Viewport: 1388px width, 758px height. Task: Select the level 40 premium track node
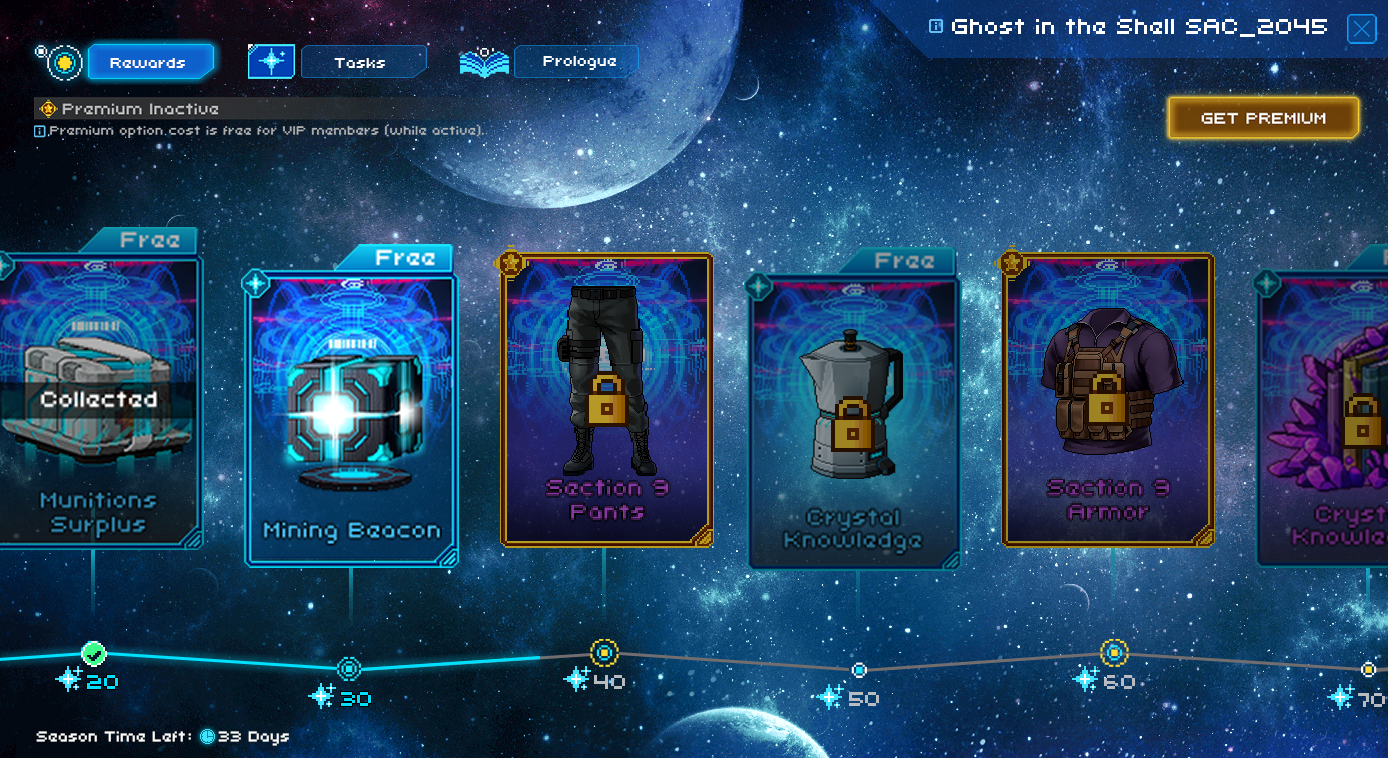[604, 653]
